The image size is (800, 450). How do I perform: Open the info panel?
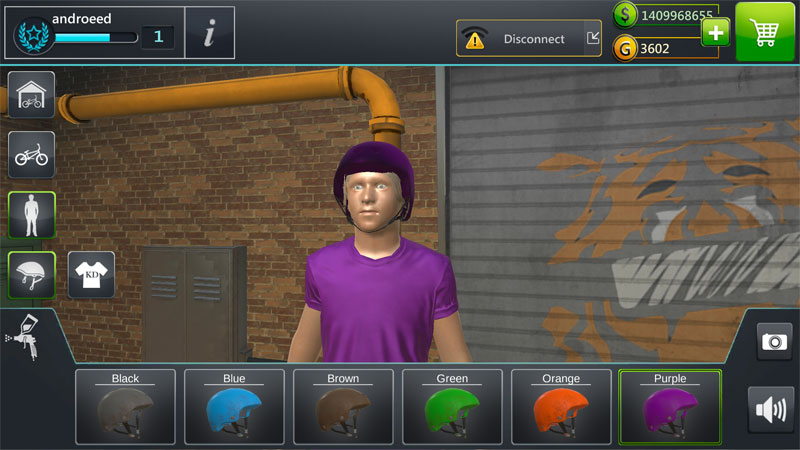pyautogui.click(x=210, y=33)
